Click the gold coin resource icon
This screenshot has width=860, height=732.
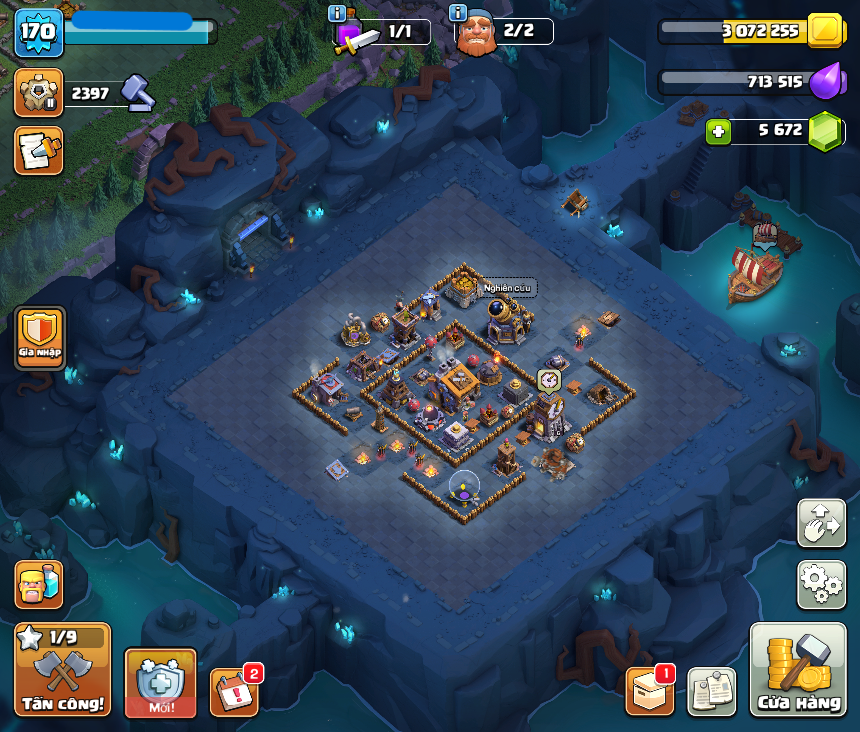[826, 31]
